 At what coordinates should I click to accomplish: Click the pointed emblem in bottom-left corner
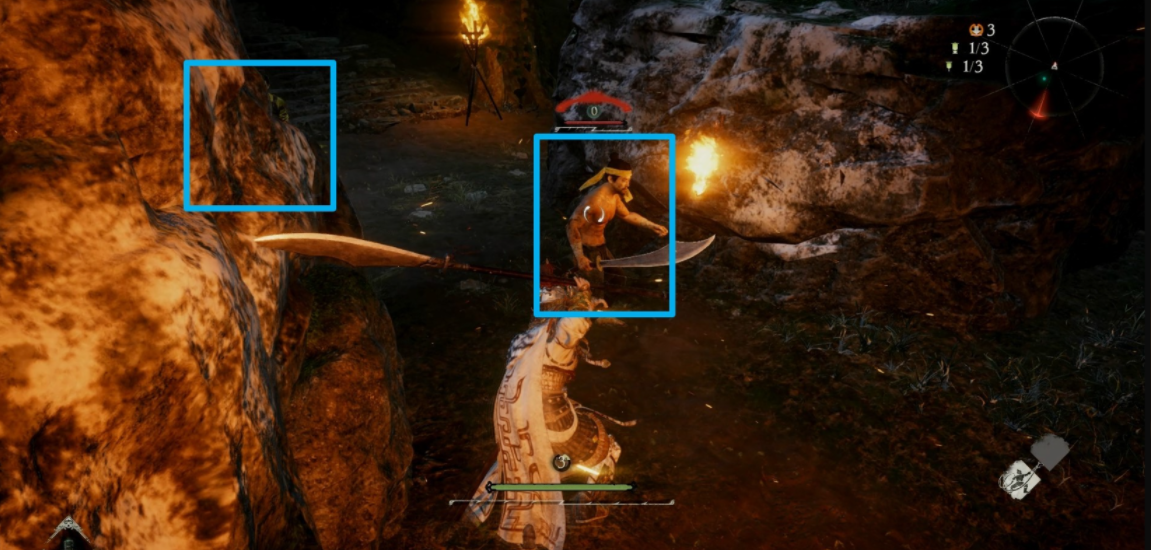point(69,532)
